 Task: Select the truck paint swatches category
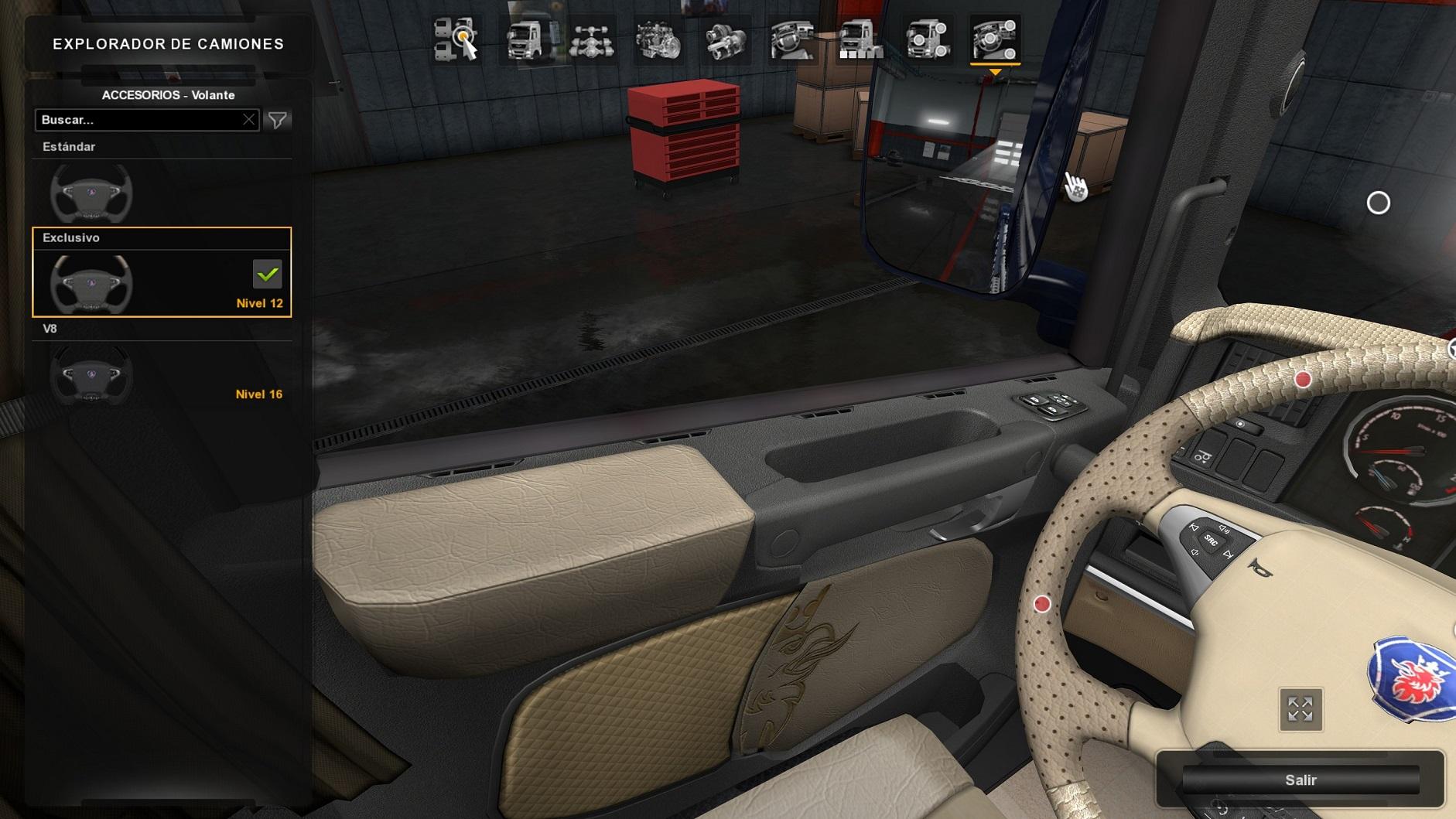(860, 39)
